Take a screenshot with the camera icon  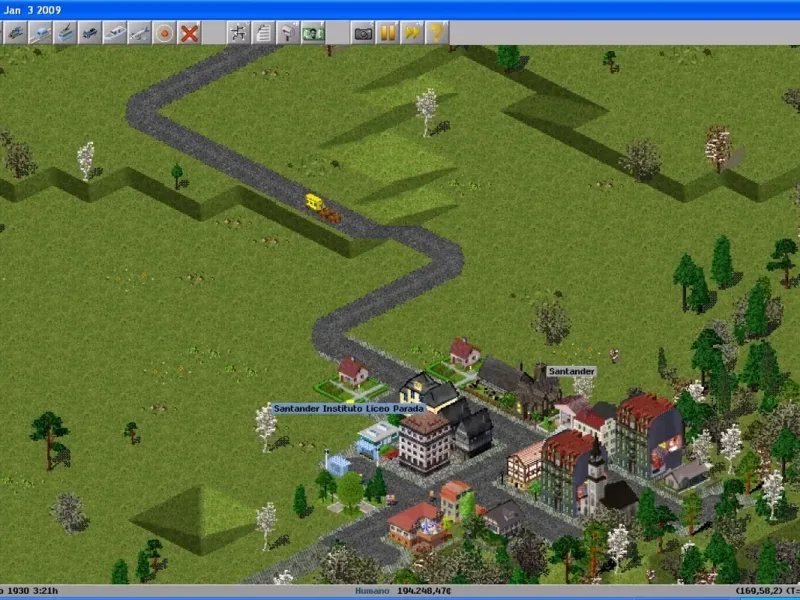[362, 33]
